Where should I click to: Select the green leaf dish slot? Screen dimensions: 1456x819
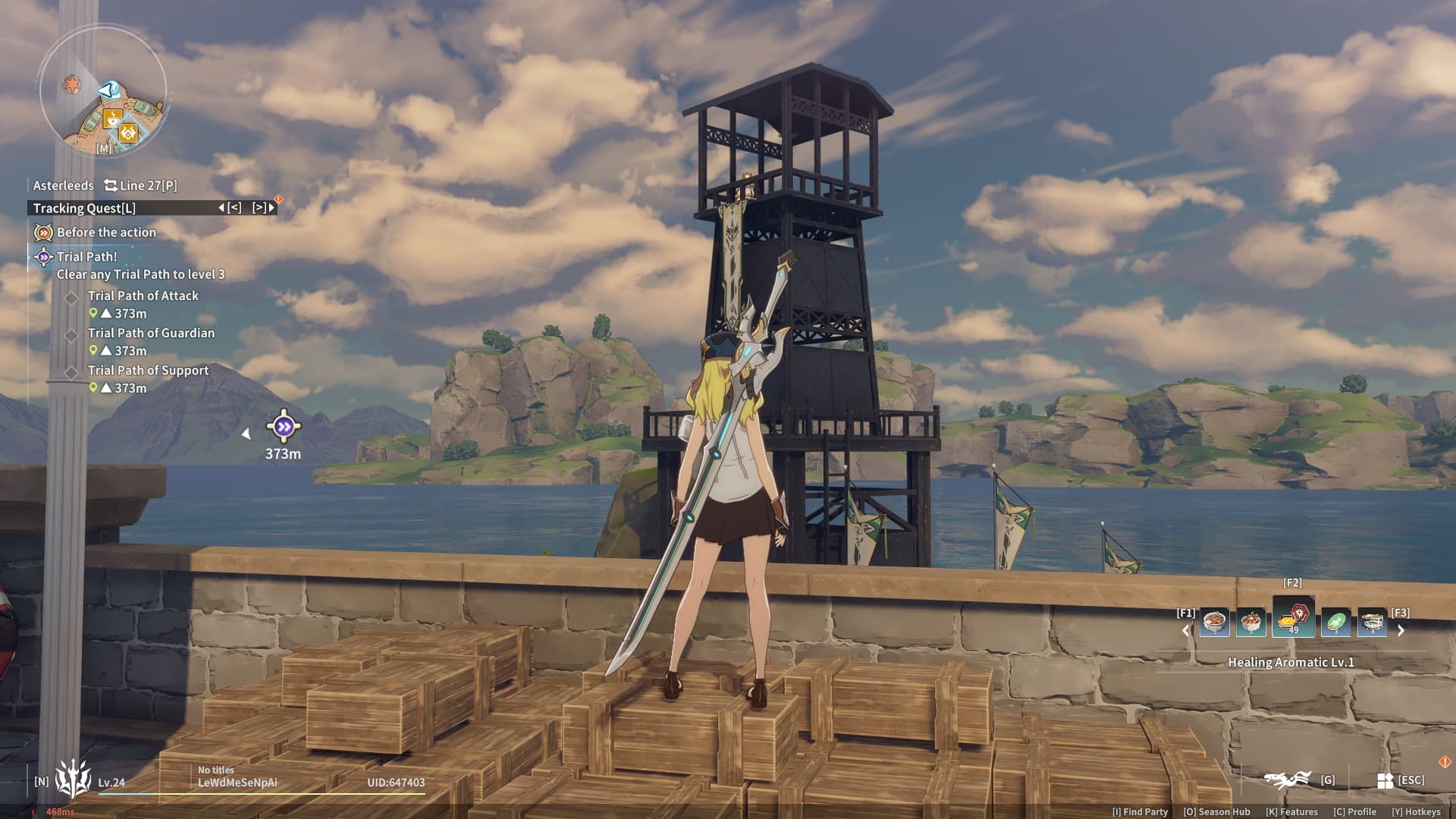point(1335,623)
